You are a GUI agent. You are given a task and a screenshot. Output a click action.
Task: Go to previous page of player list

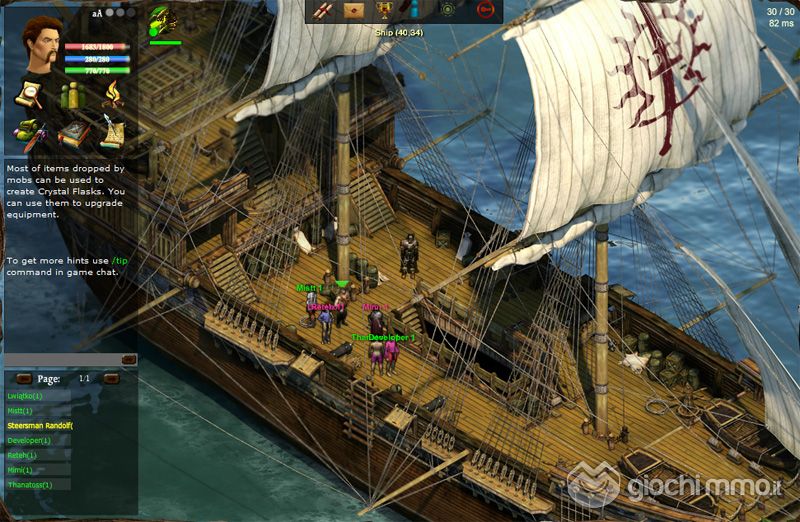tap(24, 379)
